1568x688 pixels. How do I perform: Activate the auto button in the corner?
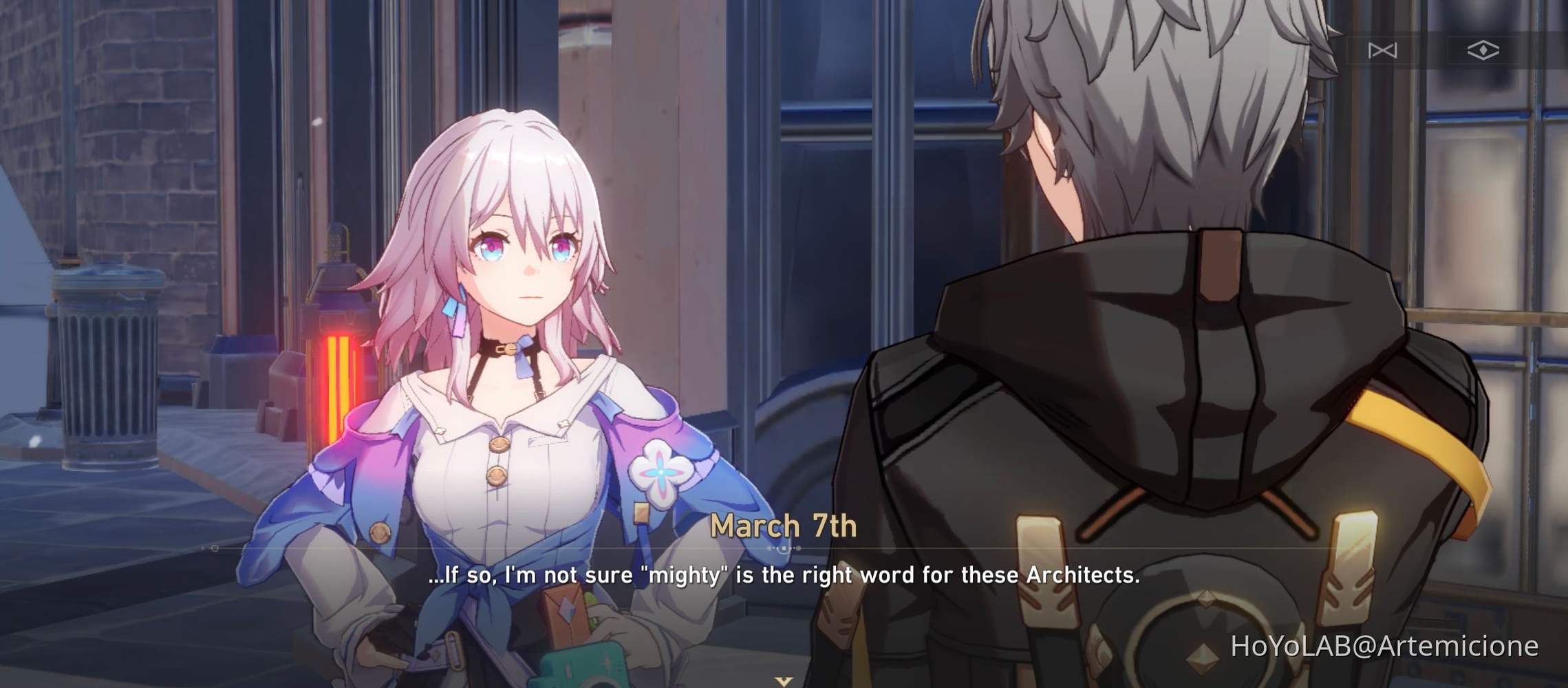(1382, 50)
